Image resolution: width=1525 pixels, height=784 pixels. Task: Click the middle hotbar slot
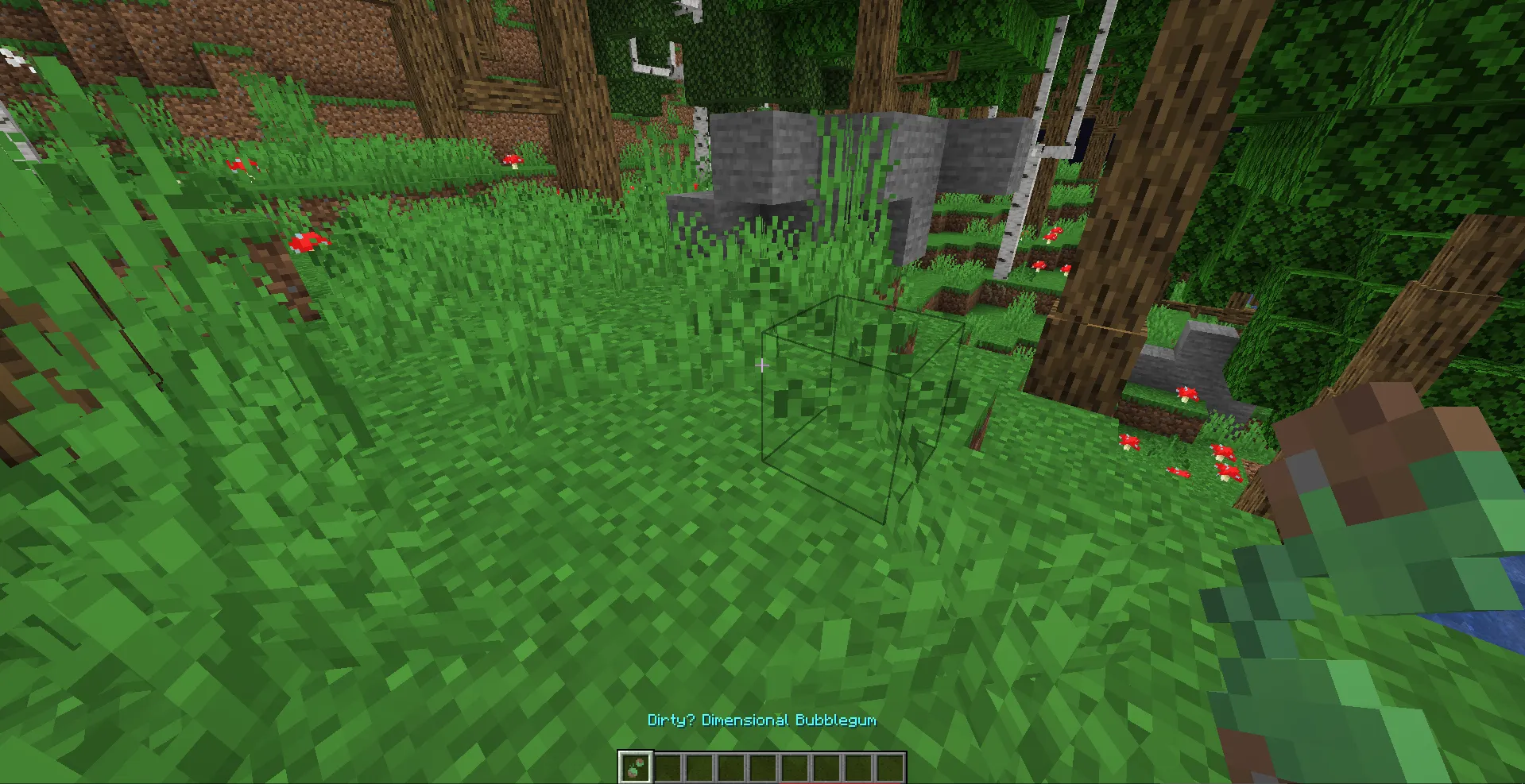click(x=764, y=765)
